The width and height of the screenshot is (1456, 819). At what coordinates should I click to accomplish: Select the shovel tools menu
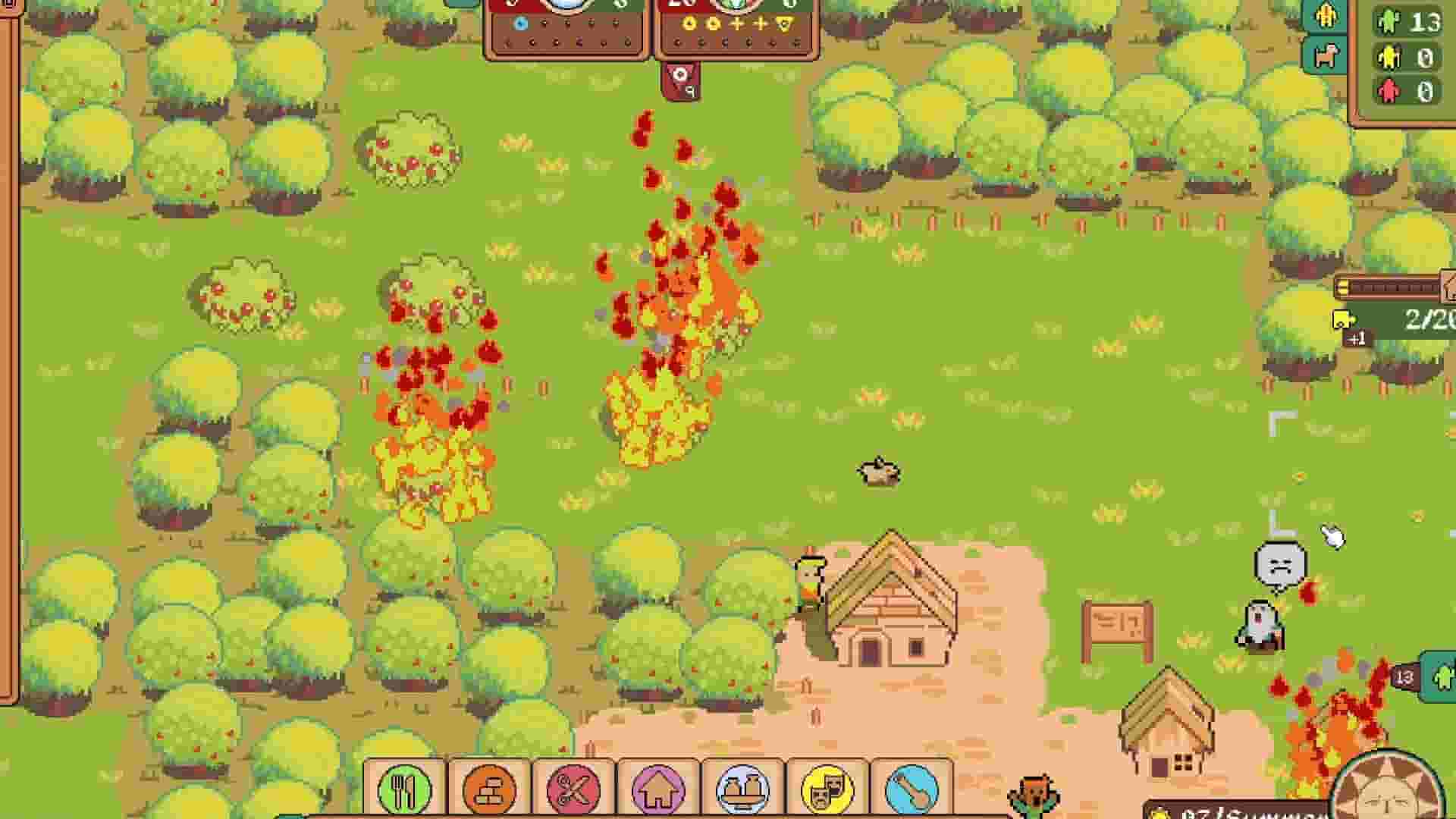912,789
